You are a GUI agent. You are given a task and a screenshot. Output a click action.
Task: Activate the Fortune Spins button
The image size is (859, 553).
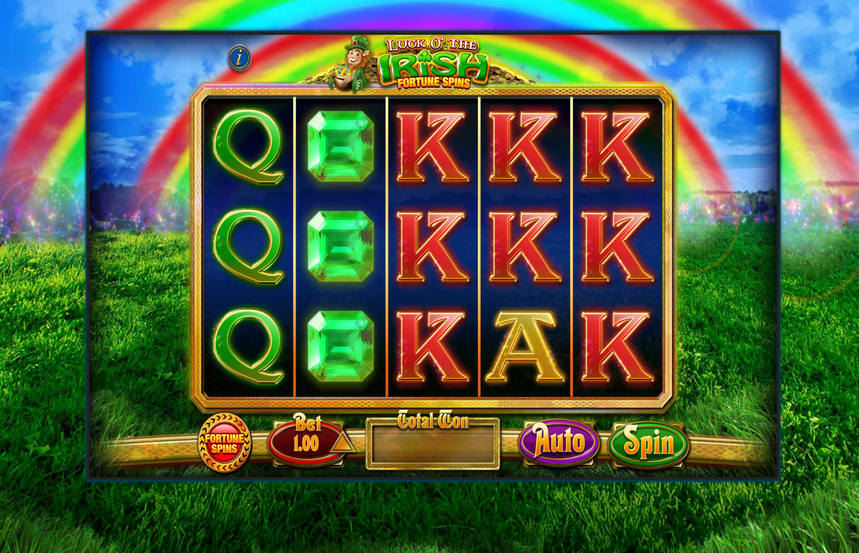tap(225, 442)
